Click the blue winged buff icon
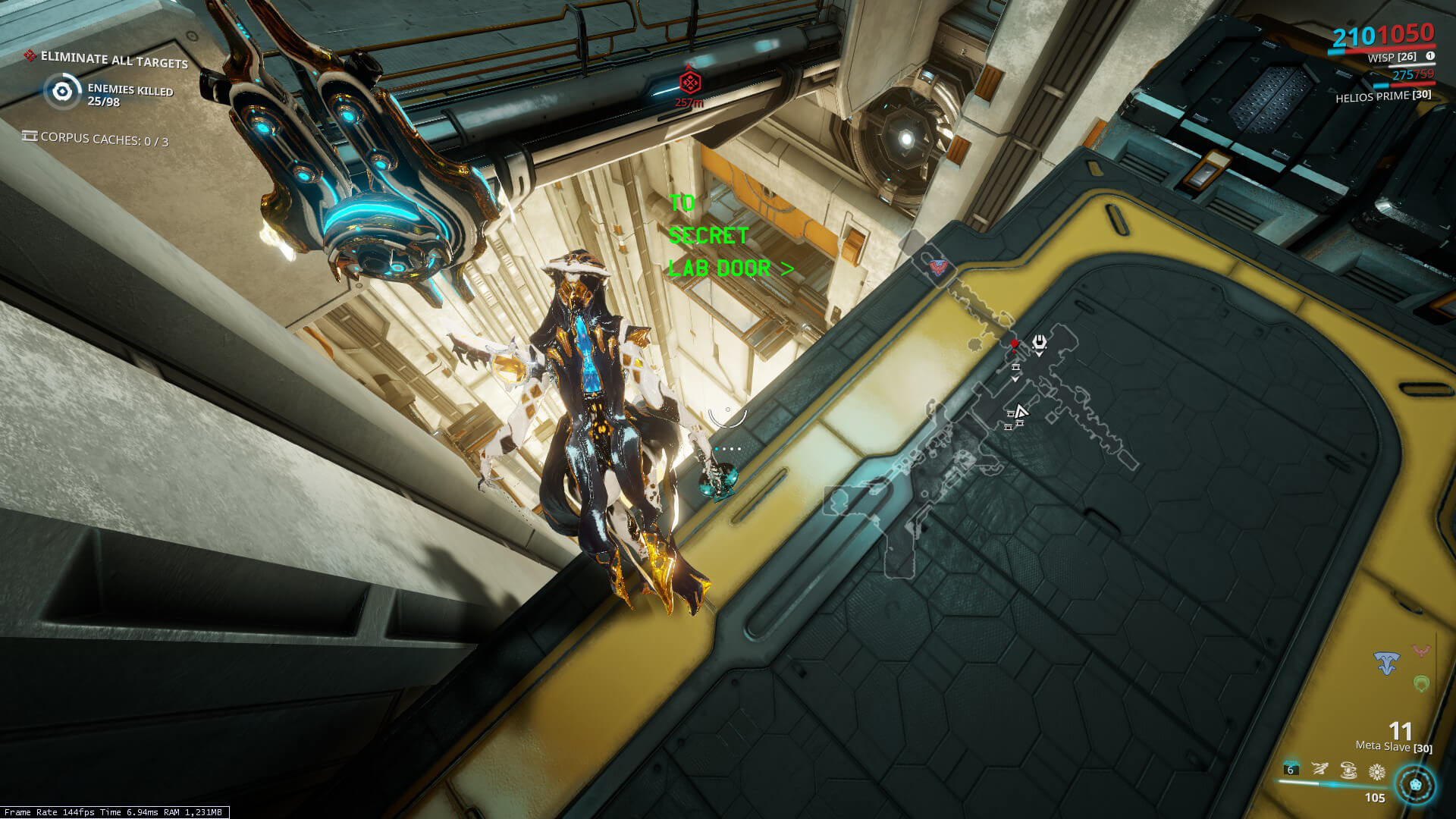The height and width of the screenshot is (819, 1456). (x=1387, y=664)
